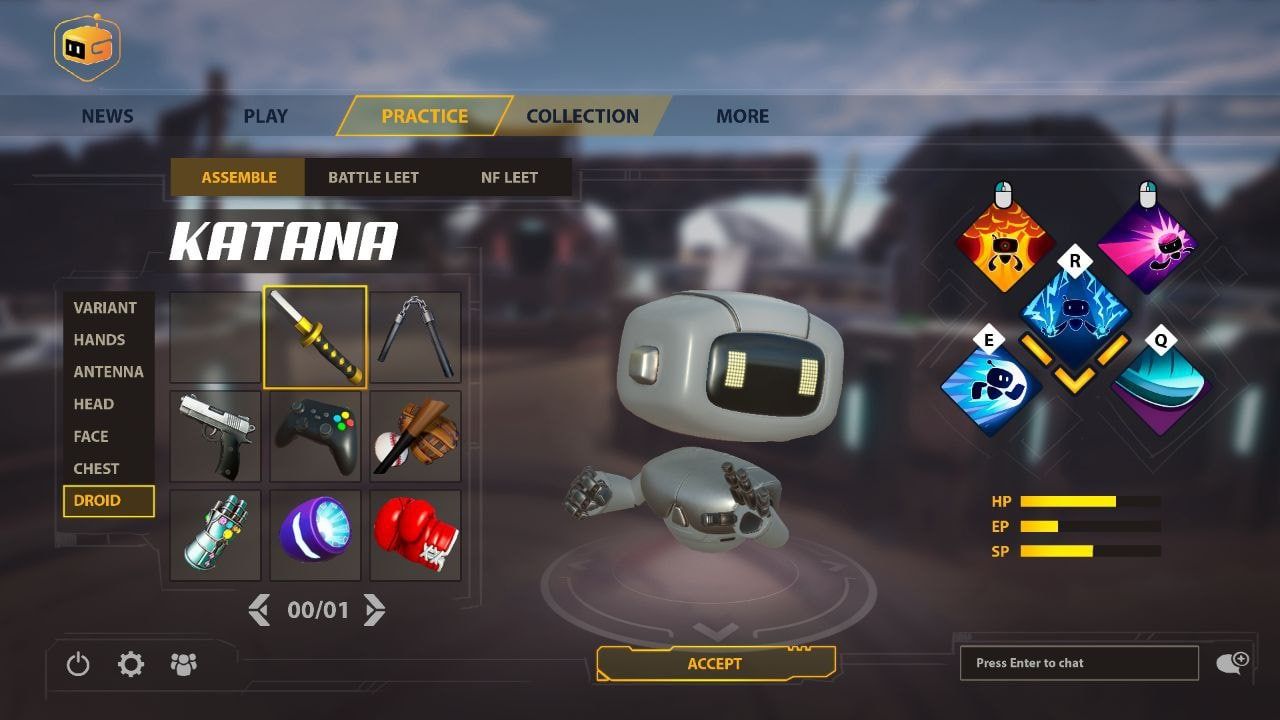Confirm with the Accept button
Image resolution: width=1280 pixels, height=720 pixels.
point(715,664)
